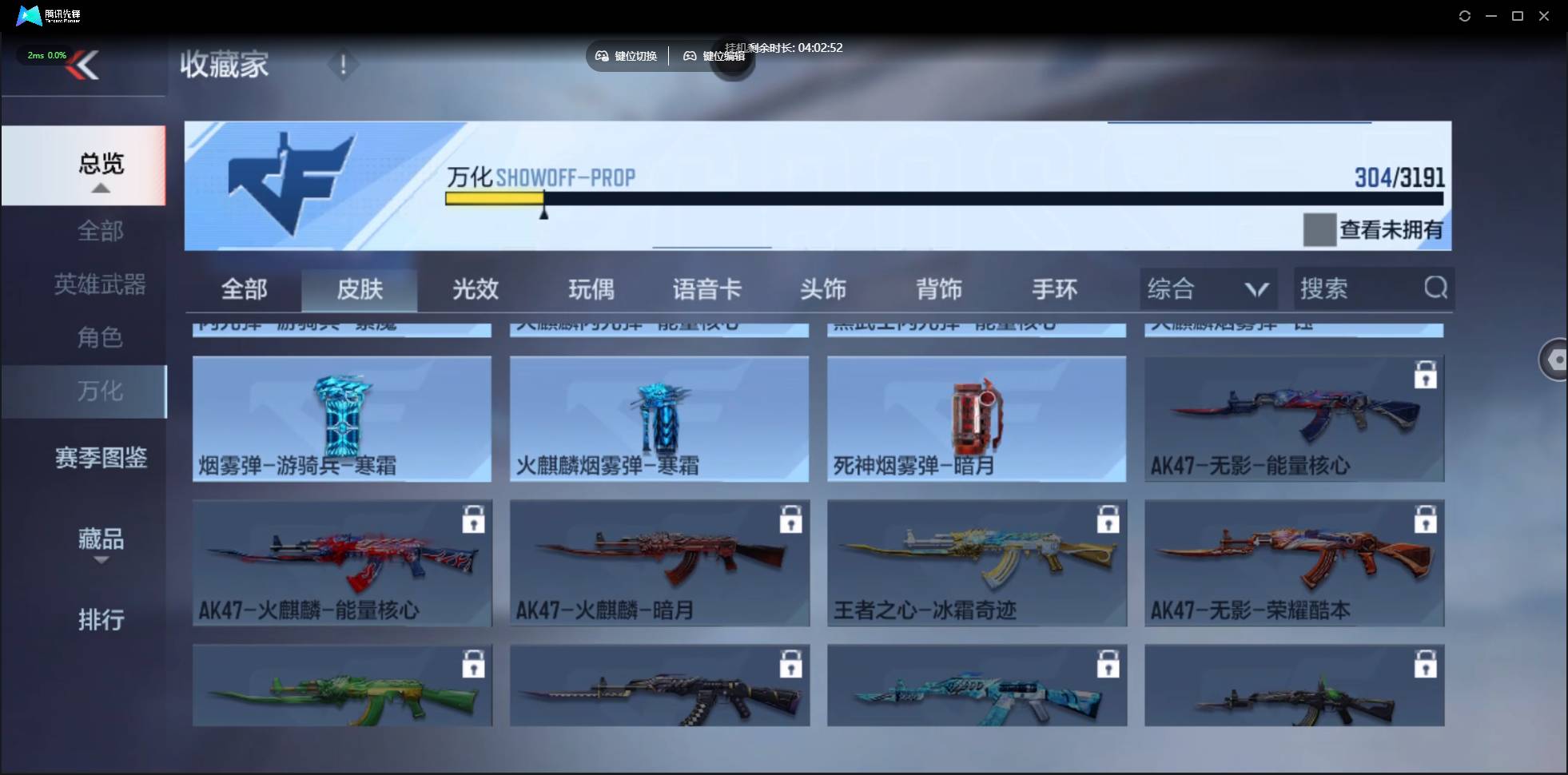This screenshot has width=1568, height=775.
Task: Click the refresh icon in the title bar
Action: pyautogui.click(x=1466, y=16)
